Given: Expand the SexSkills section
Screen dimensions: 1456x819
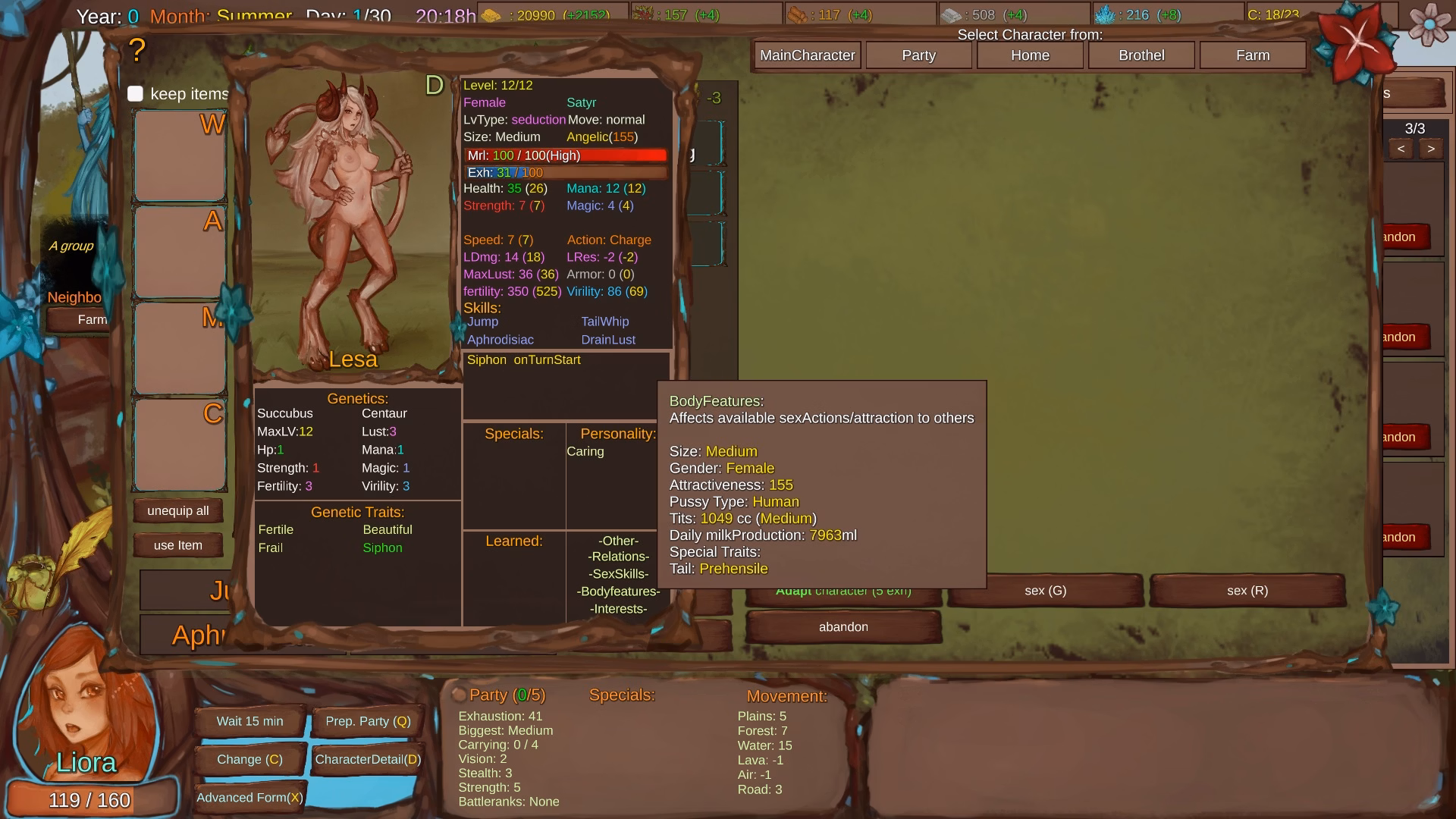Looking at the screenshot, I should pyautogui.click(x=617, y=573).
